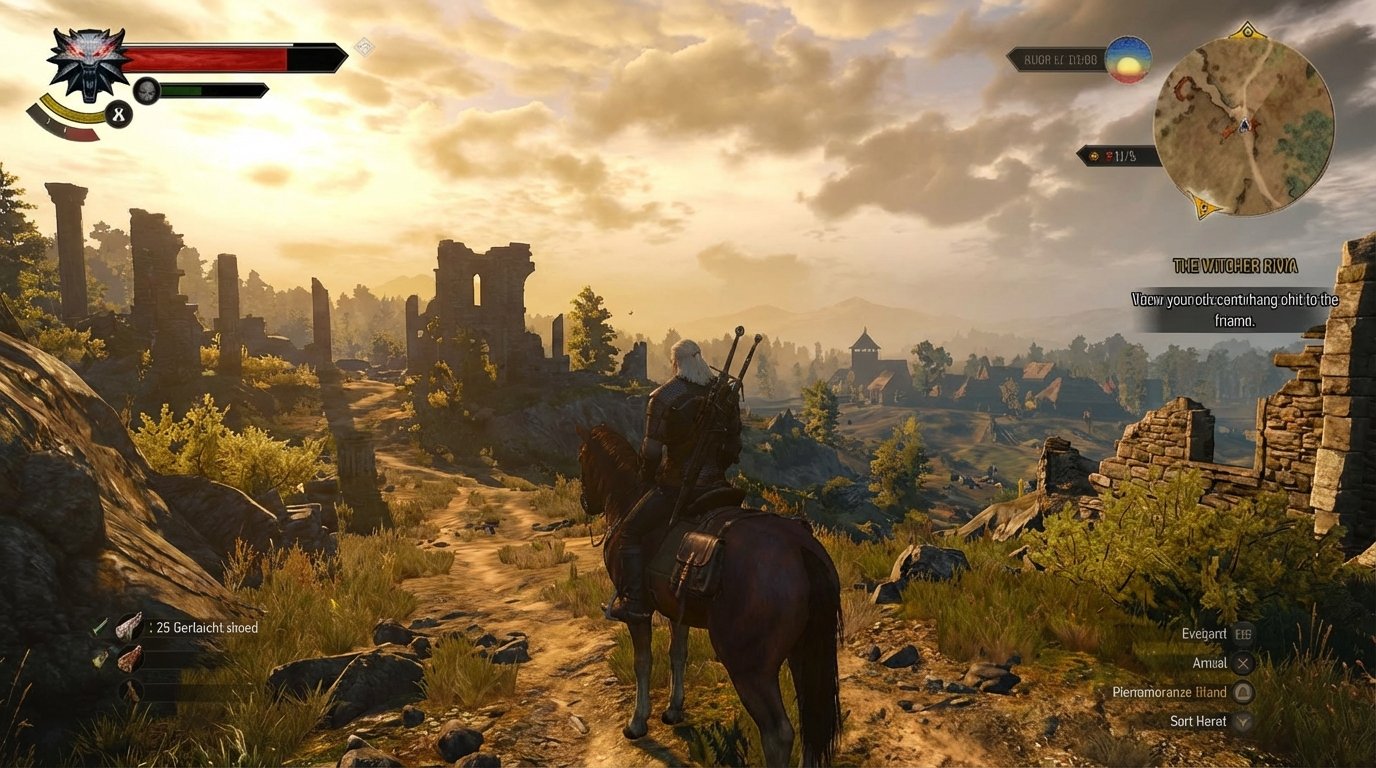
Task: Open the coin currency counter icon
Action: [x=1092, y=155]
